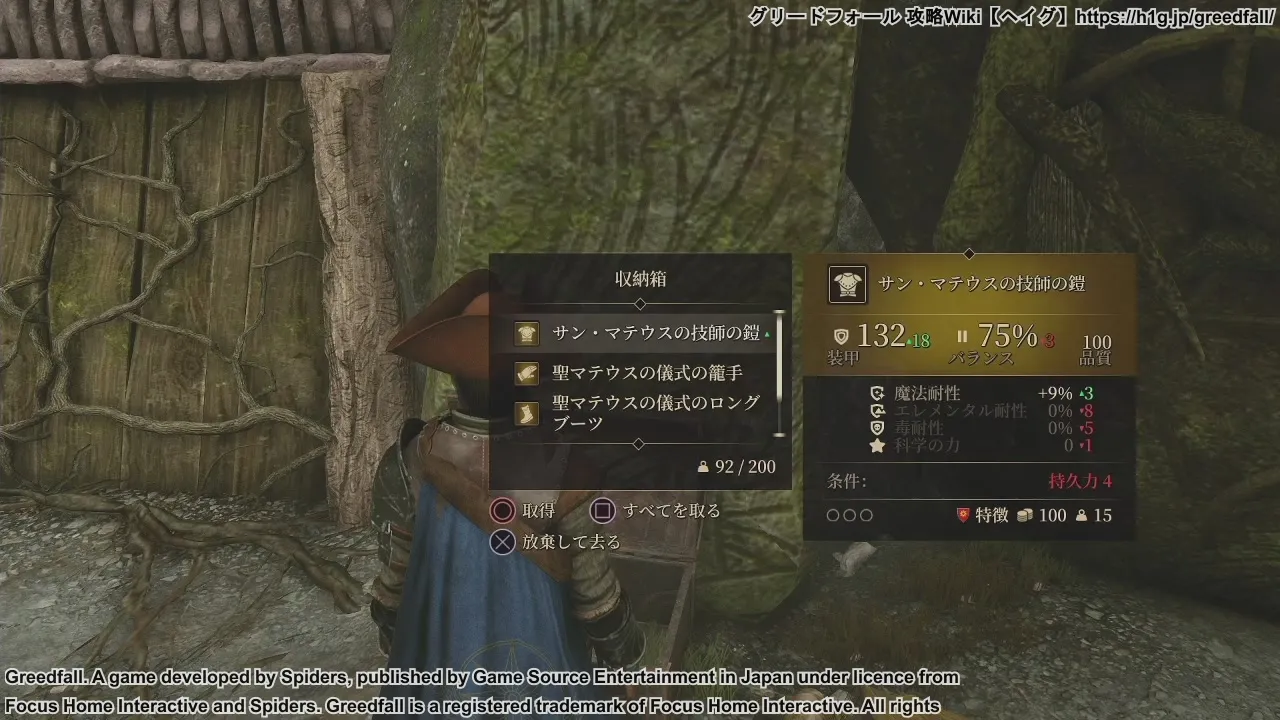Click 放棄して去る to leave the chest
Screen dimensions: 1280x720
[x=557, y=542]
